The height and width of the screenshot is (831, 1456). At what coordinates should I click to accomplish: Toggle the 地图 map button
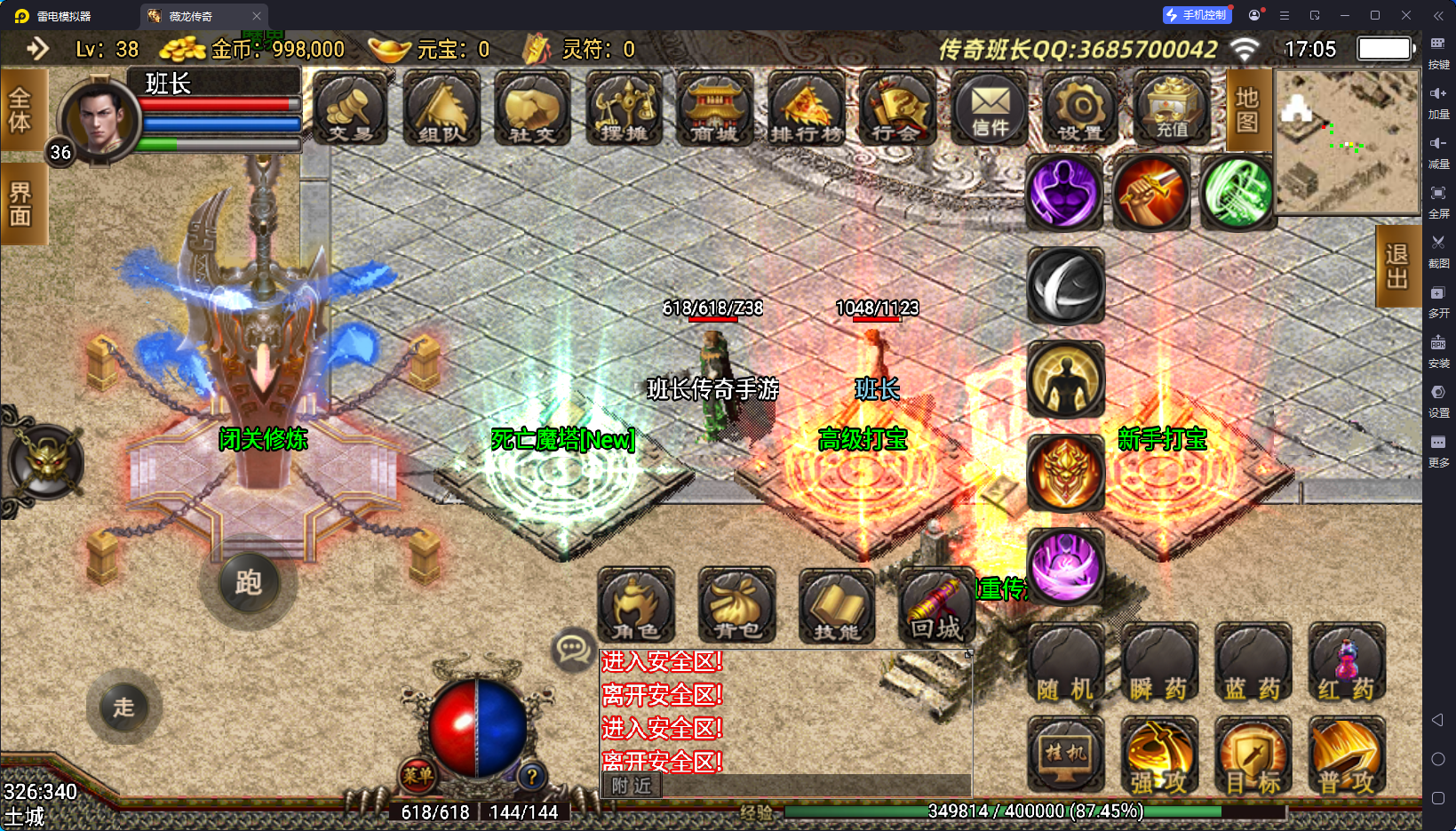click(1247, 109)
